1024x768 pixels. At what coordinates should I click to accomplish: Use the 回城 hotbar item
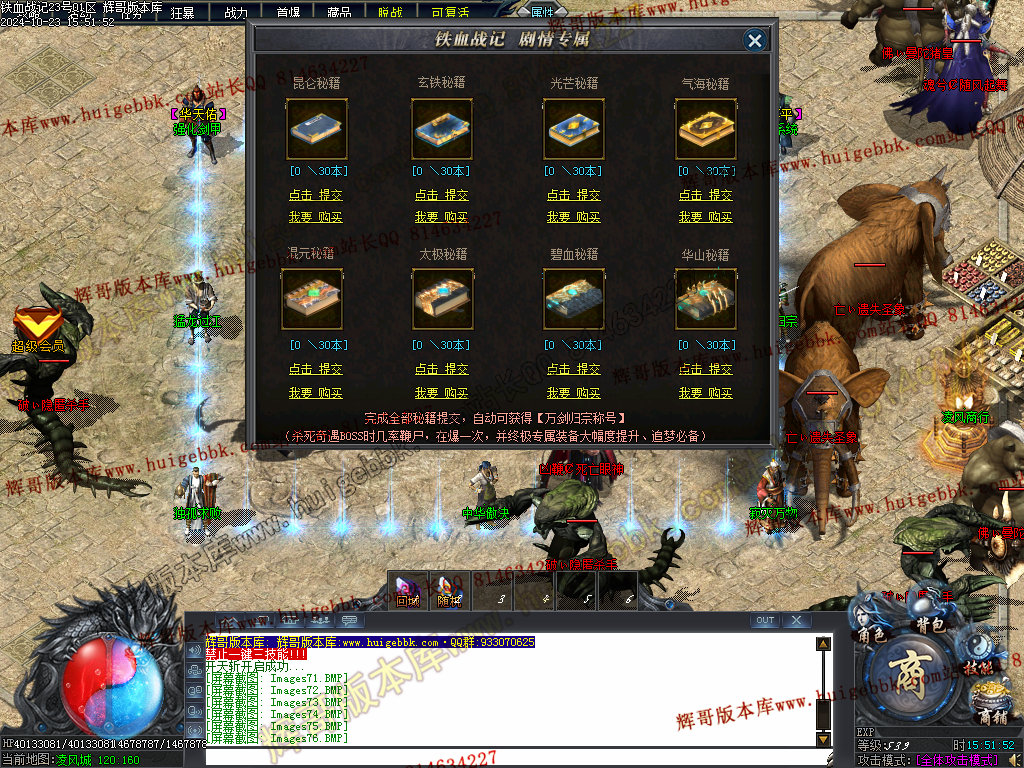click(x=407, y=590)
